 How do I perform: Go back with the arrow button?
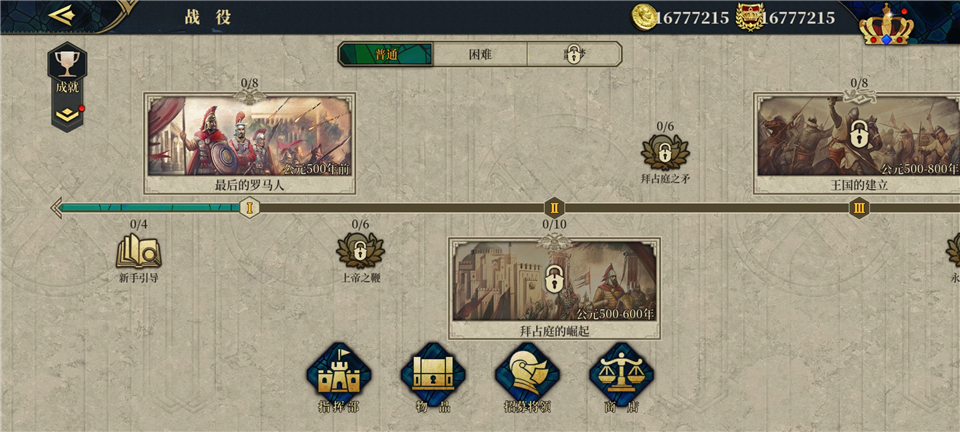(x=62, y=15)
